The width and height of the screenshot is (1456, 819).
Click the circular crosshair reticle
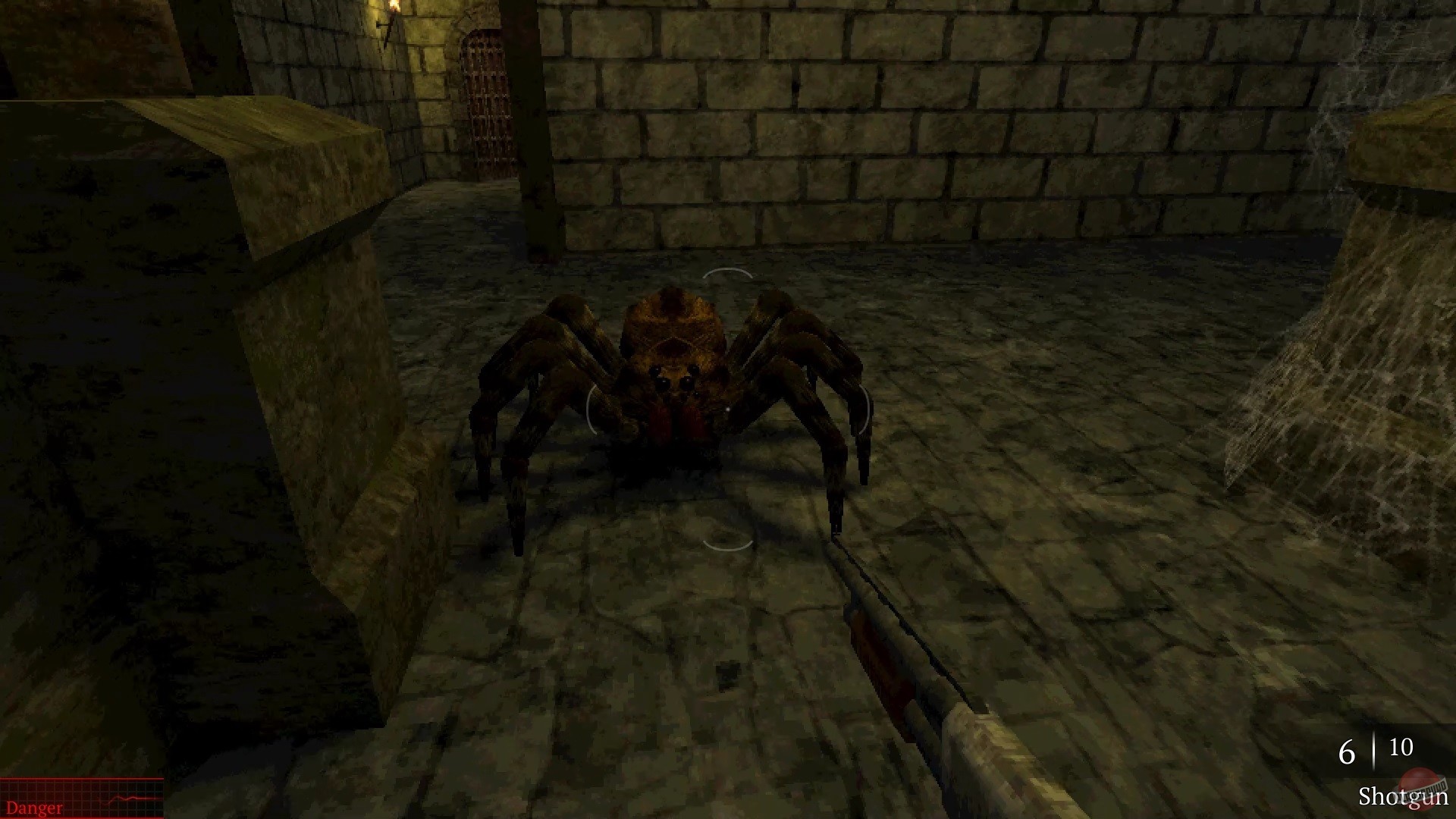[726, 408]
